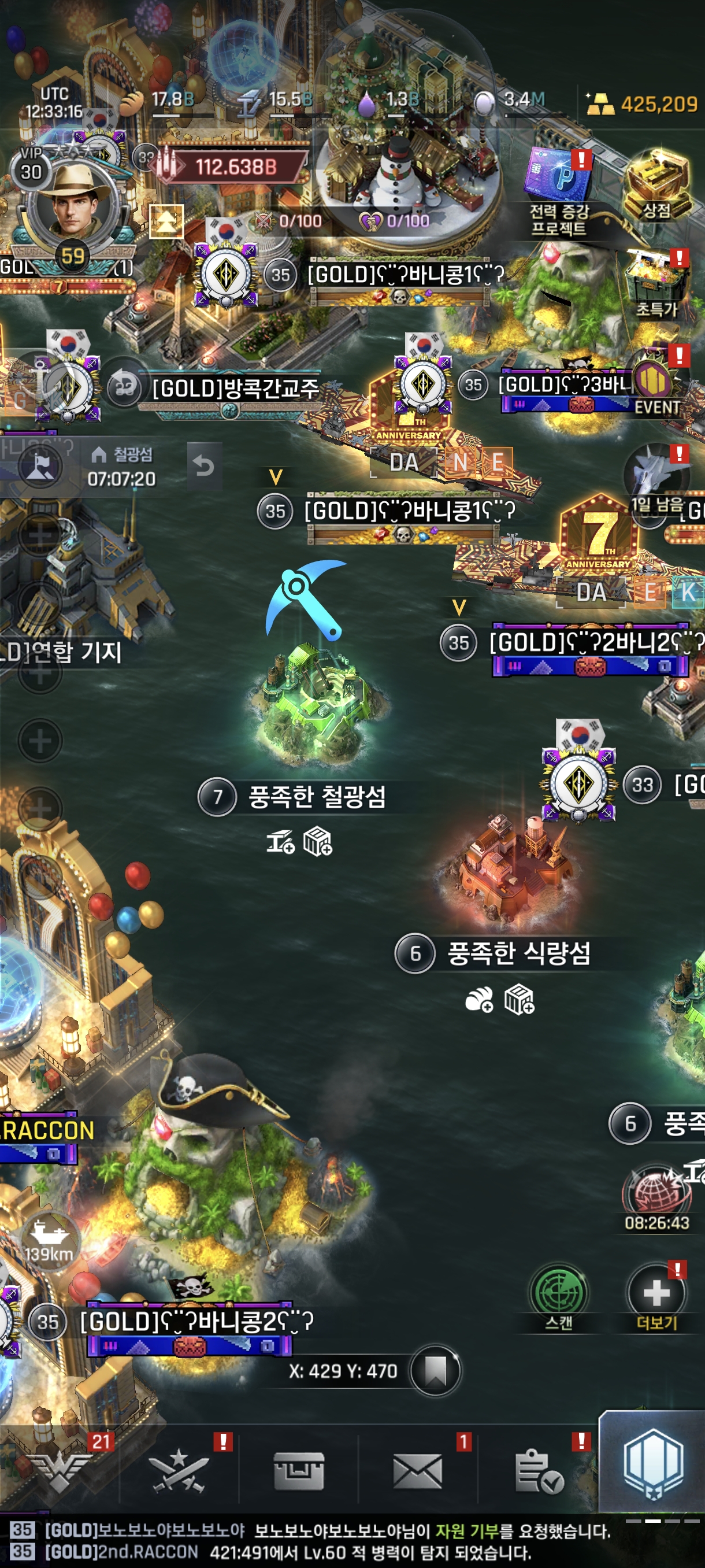Image resolution: width=705 pixels, height=1568 pixels.
Task: Open the 상점 shop
Action: [657, 186]
